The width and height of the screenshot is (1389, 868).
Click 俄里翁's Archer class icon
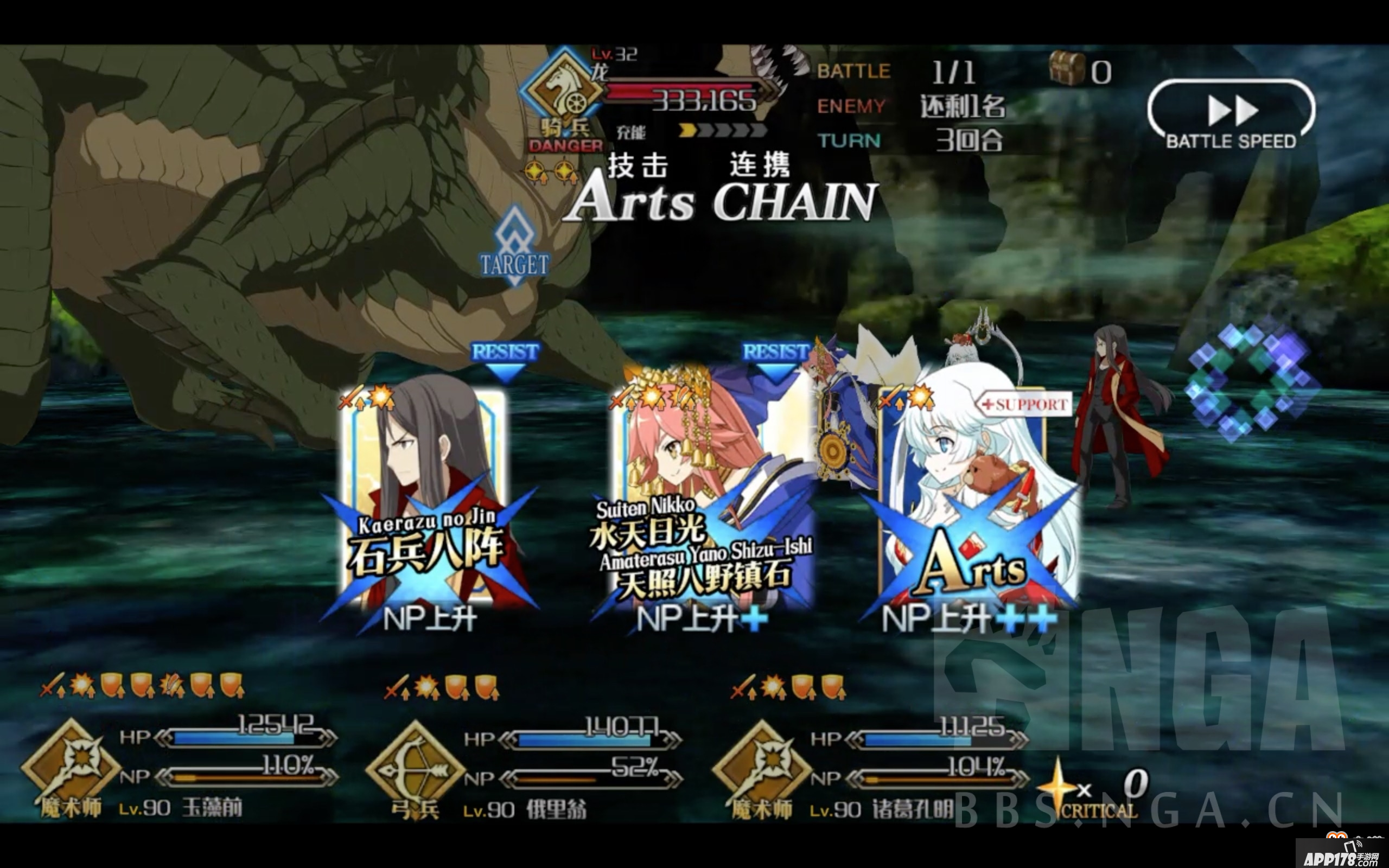click(x=416, y=763)
